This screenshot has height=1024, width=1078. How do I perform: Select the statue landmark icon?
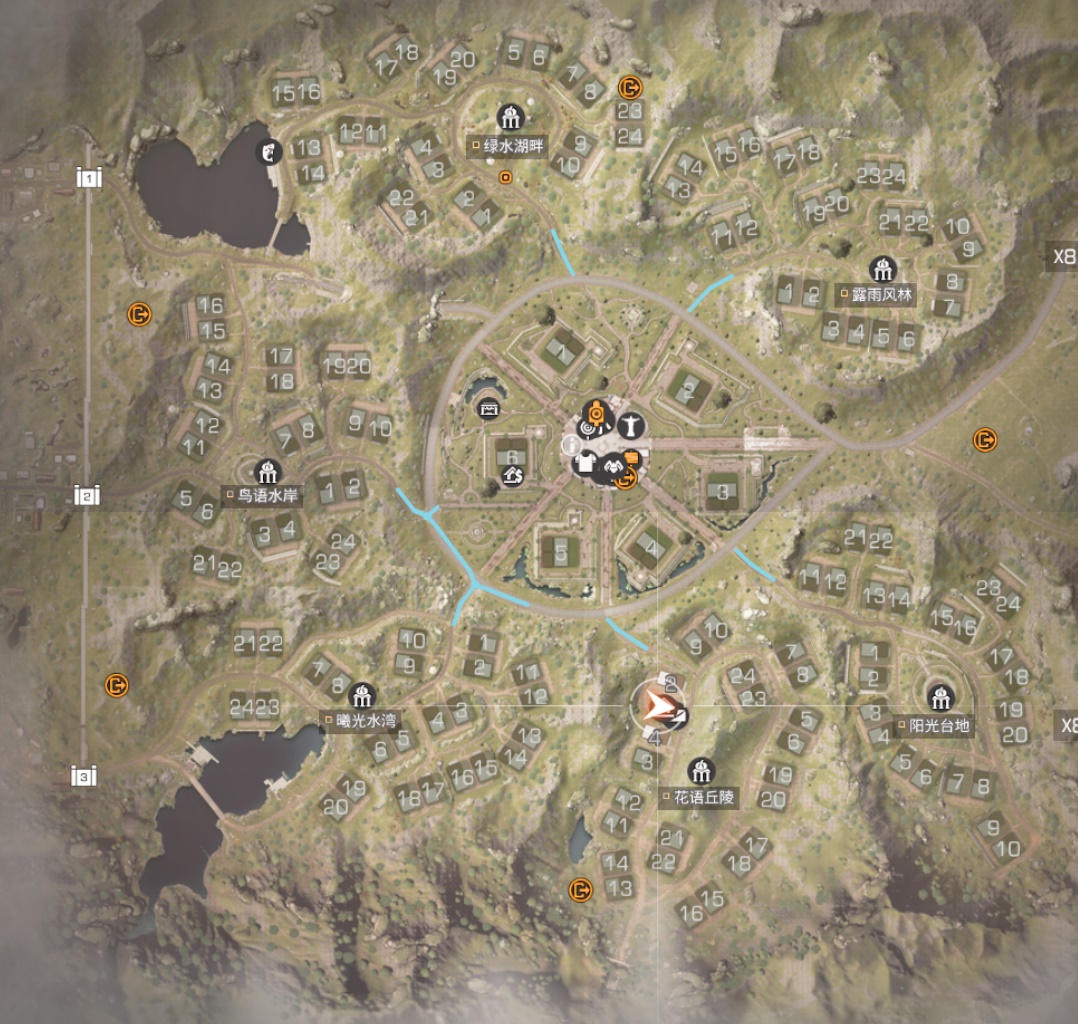[x=630, y=424]
